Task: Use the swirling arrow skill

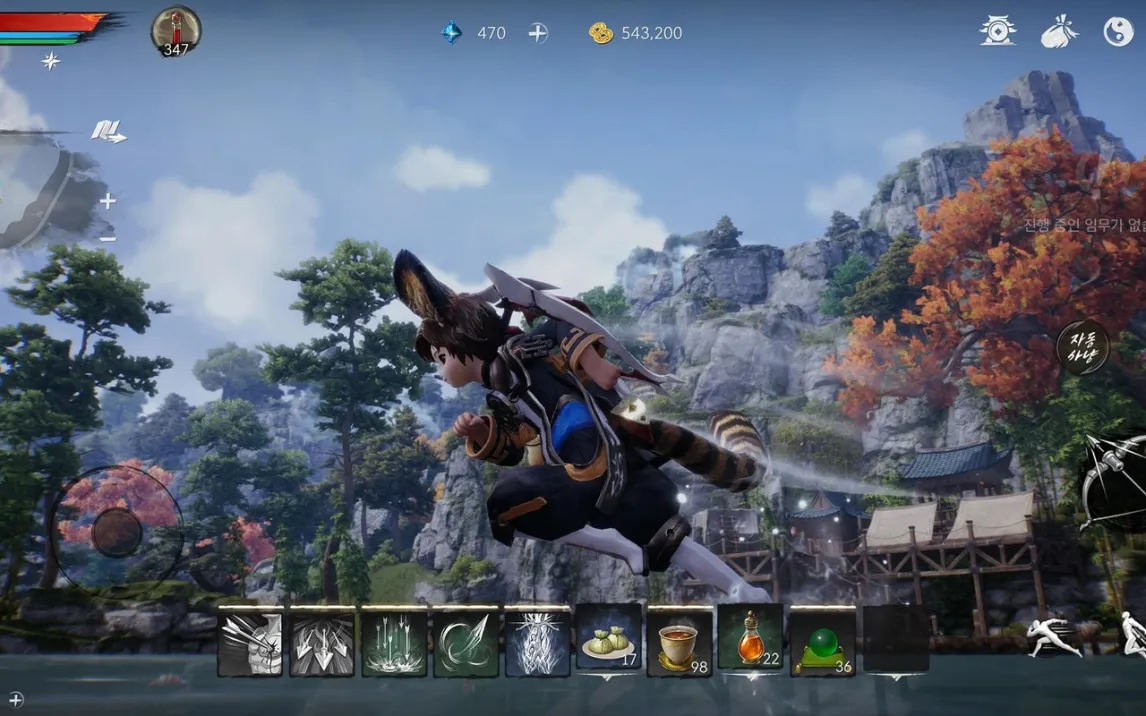Action: pyautogui.click(x=466, y=642)
